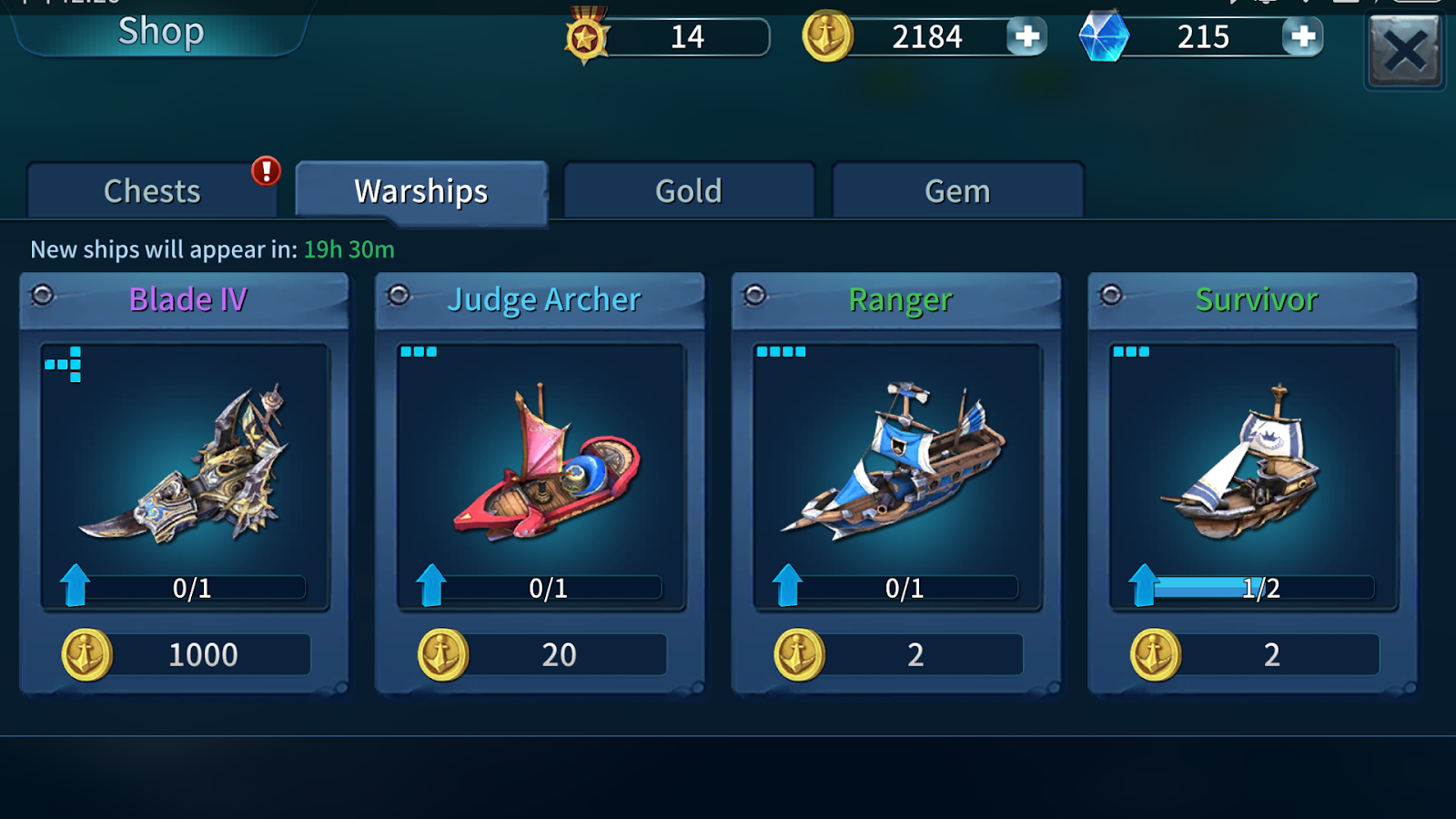The image size is (1456, 819).
Task: Purchase the Survivor for 2 gold
Action: click(x=1255, y=655)
